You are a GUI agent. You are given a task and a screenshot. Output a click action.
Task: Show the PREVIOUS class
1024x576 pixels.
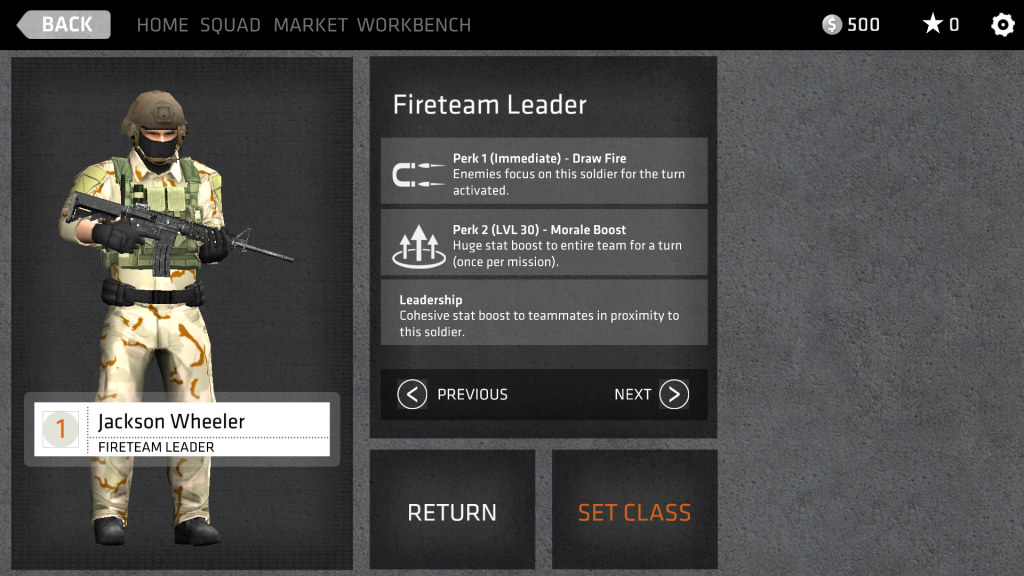pos(453,394)
